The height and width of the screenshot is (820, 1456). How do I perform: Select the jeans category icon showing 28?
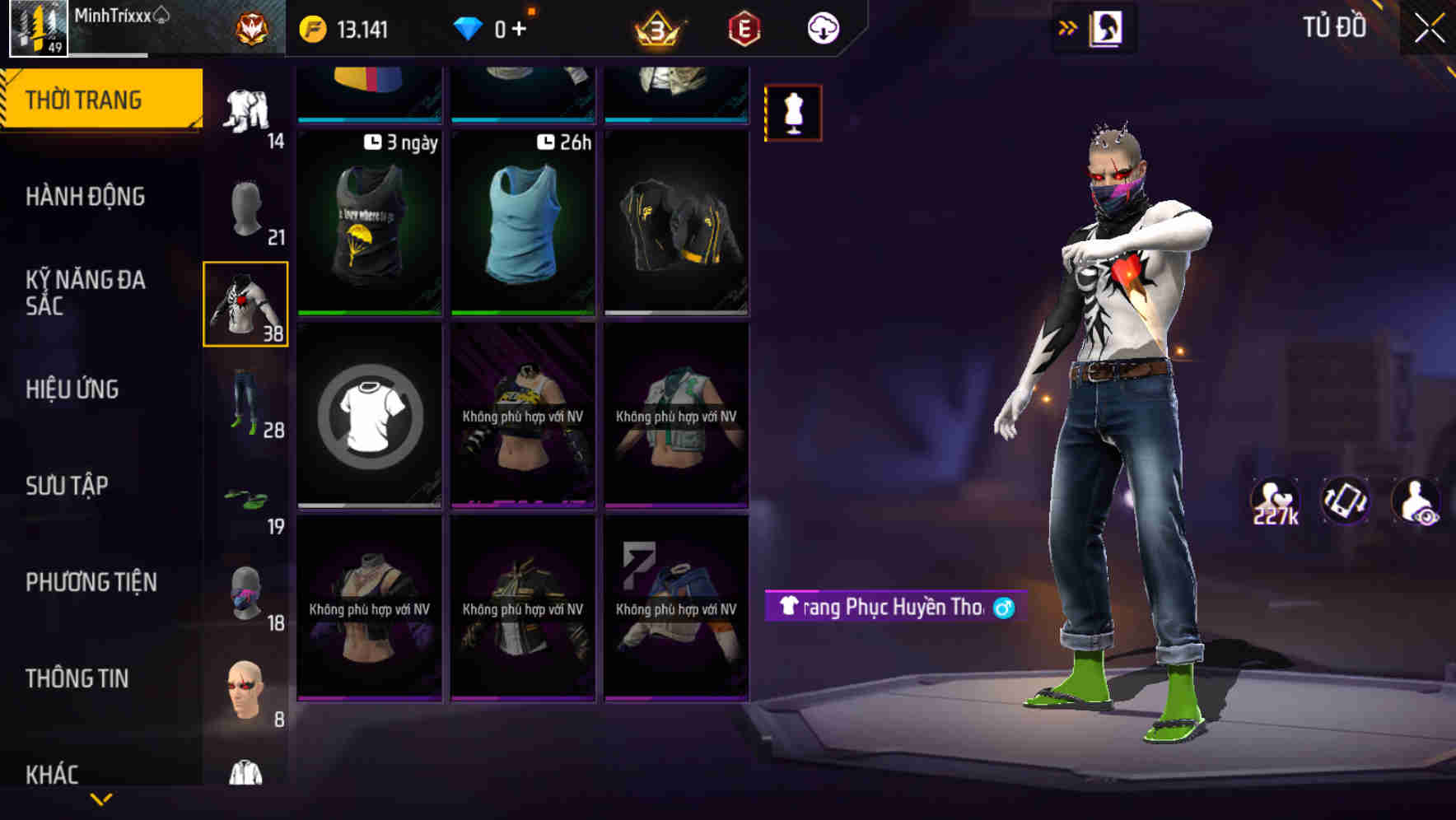point(245,401)
